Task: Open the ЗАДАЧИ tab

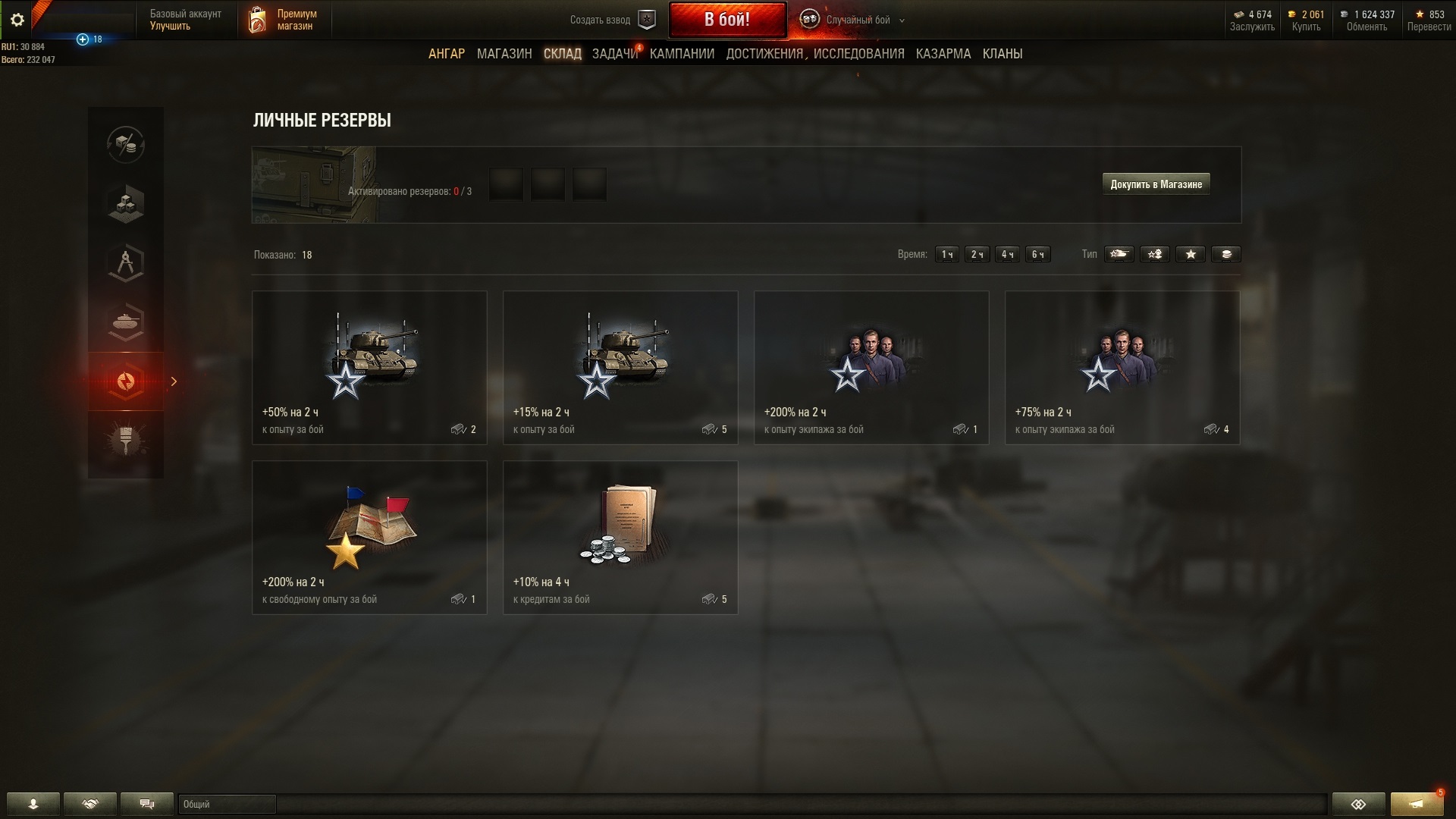Action: pyautogui.click(x=614, y=54)
